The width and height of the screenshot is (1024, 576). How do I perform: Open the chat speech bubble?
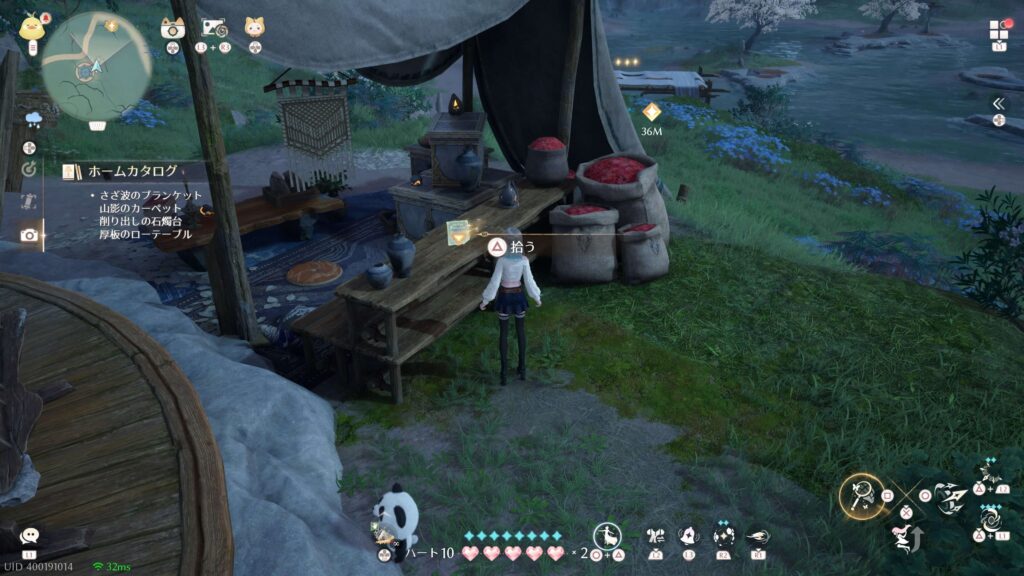29,536
